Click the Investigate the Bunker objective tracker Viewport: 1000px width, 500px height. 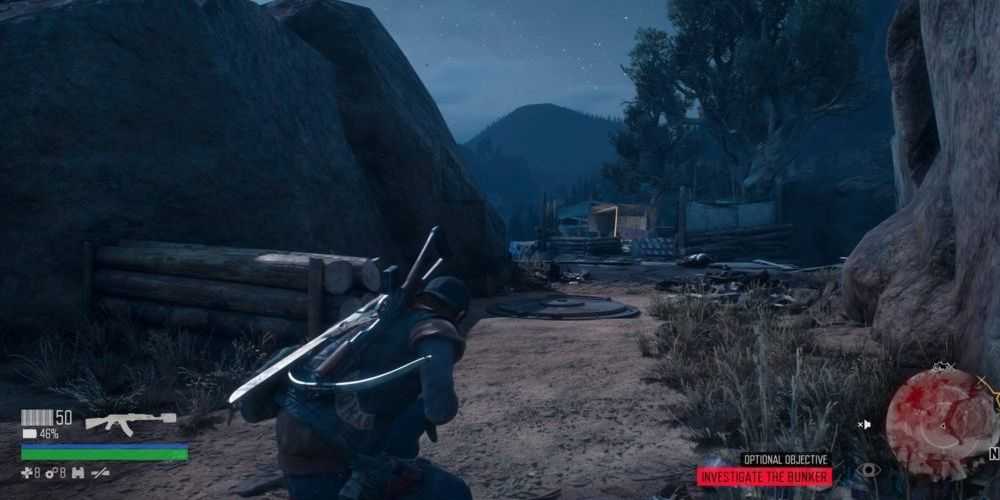pyautogui.click(x=764, y=477)
